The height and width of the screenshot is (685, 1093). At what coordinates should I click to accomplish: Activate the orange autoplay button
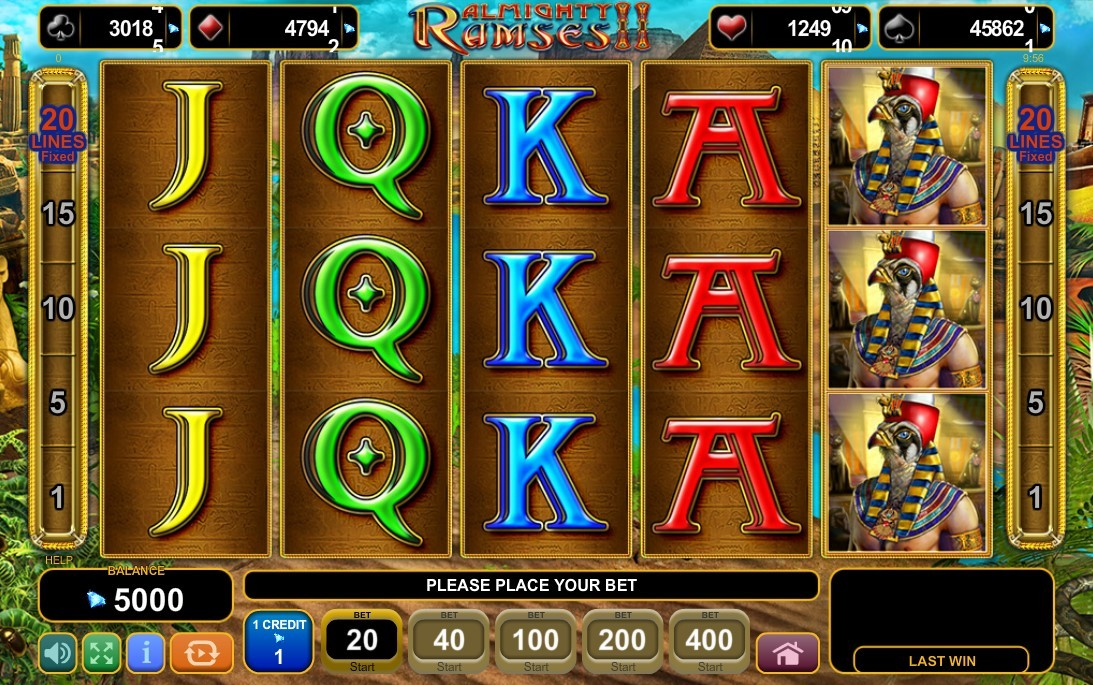201,654
